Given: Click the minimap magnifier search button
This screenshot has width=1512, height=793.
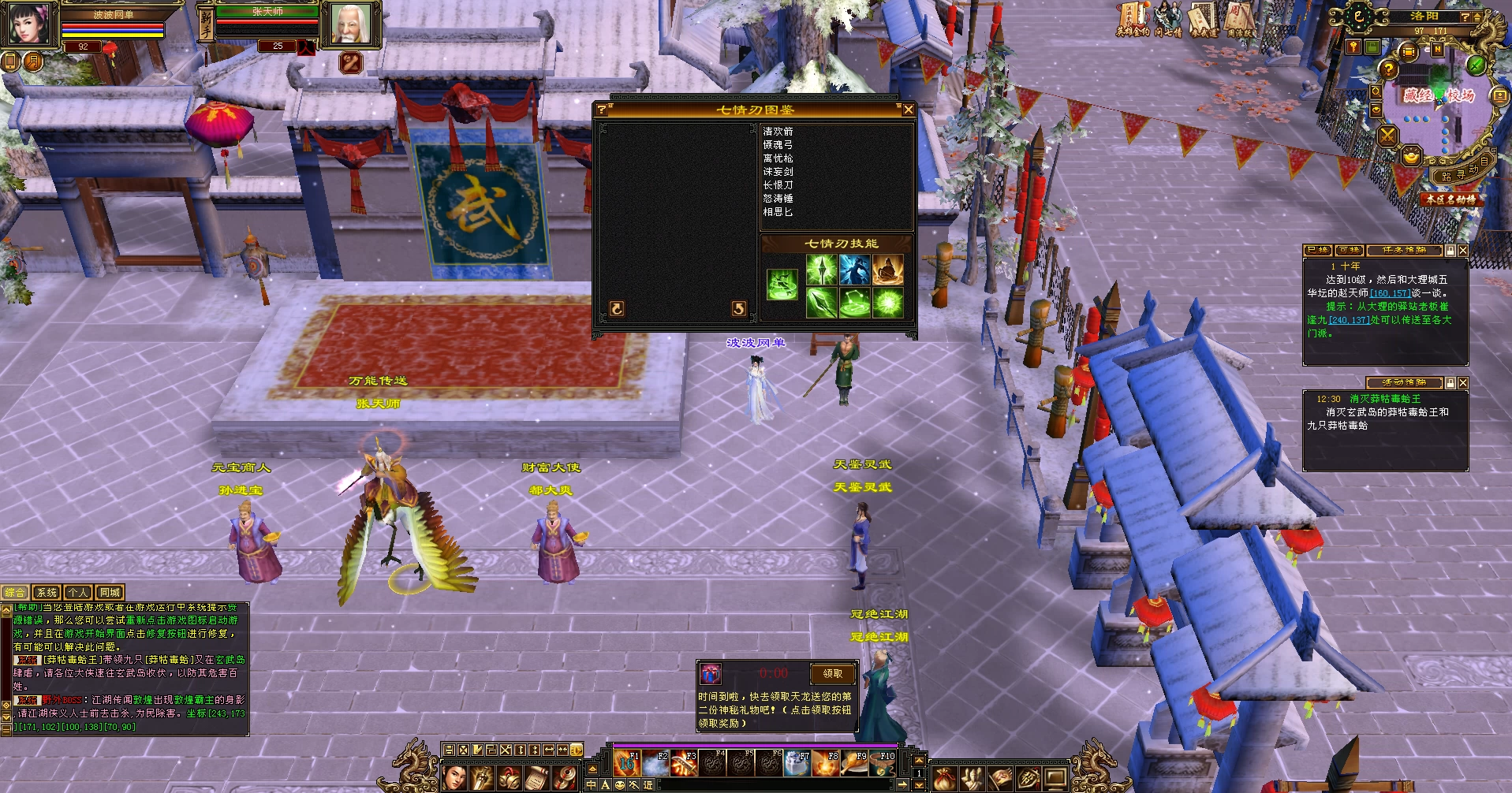Looking at the screenshot, I should point(1376,91).
